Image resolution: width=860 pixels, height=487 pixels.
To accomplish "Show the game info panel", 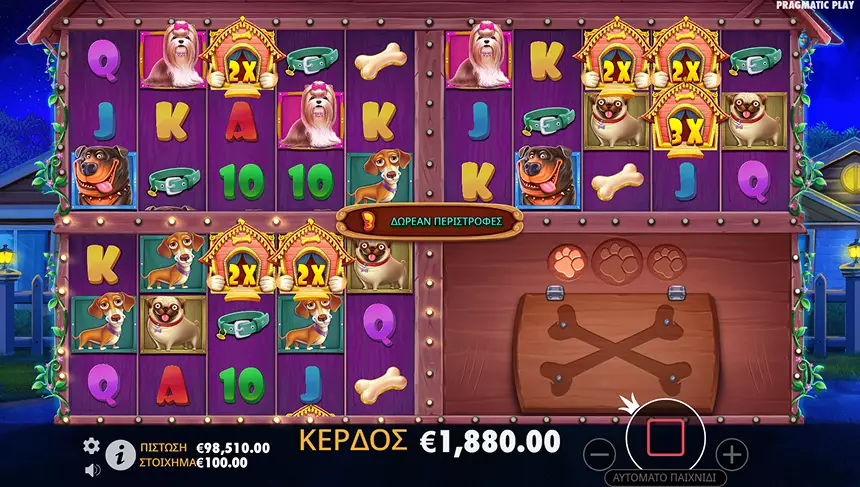I will coord(120,454).
